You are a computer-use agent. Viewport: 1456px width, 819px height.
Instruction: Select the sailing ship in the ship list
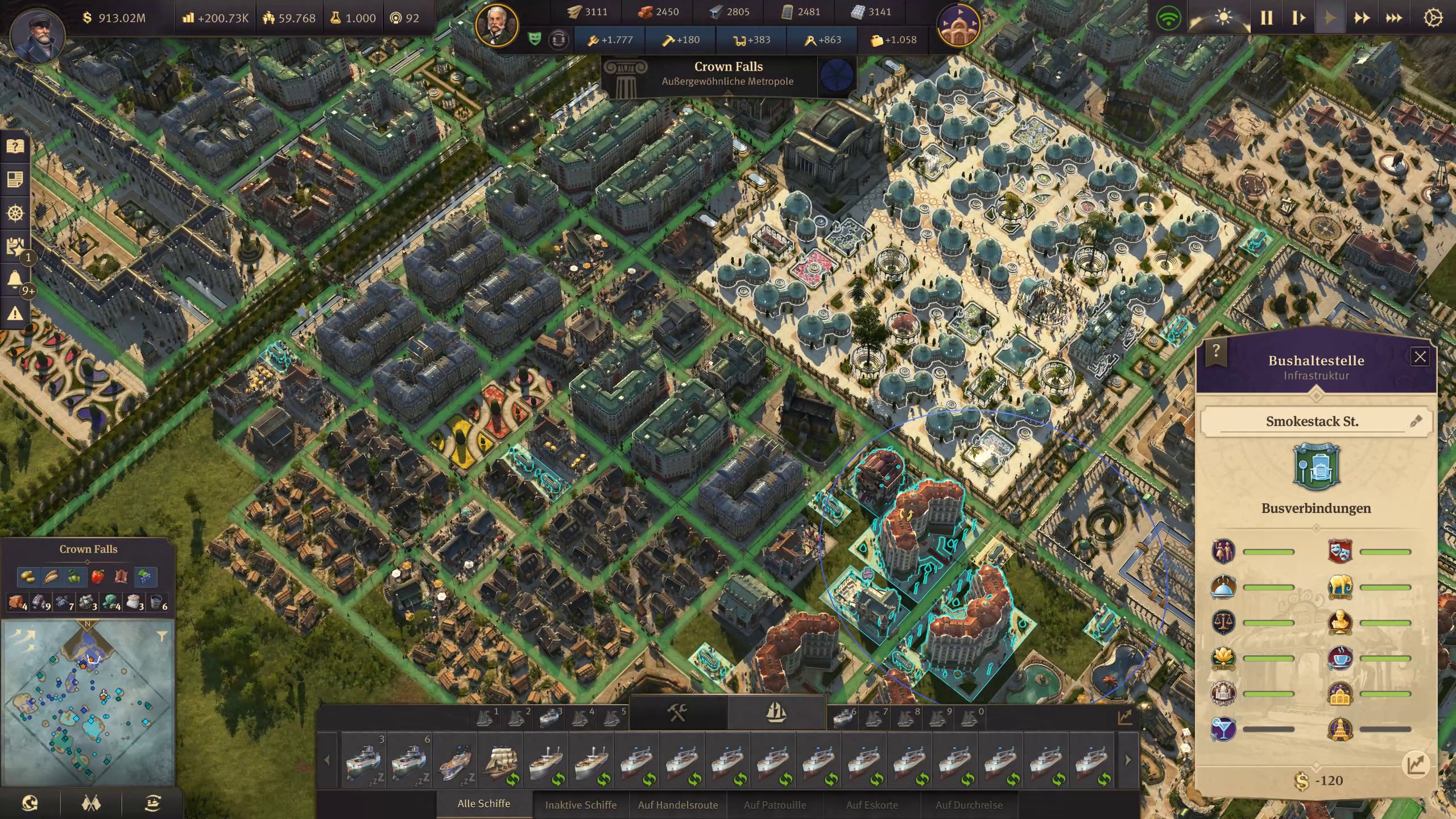click(x=500, y=760)
